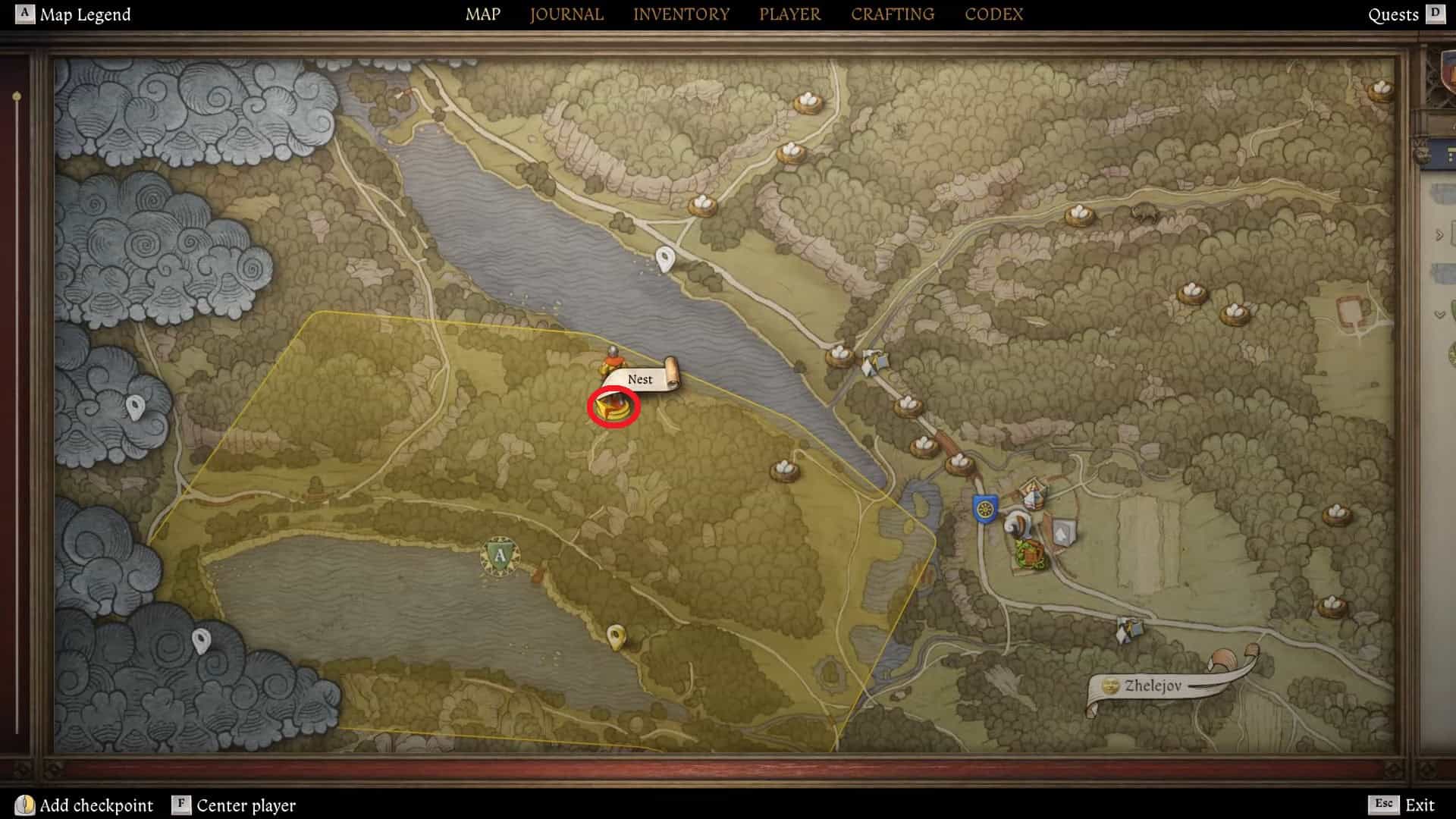Click the quest marker labeled A
Image resolution: width=1456 pixels, height=819 pixels.
coord(499,556)
